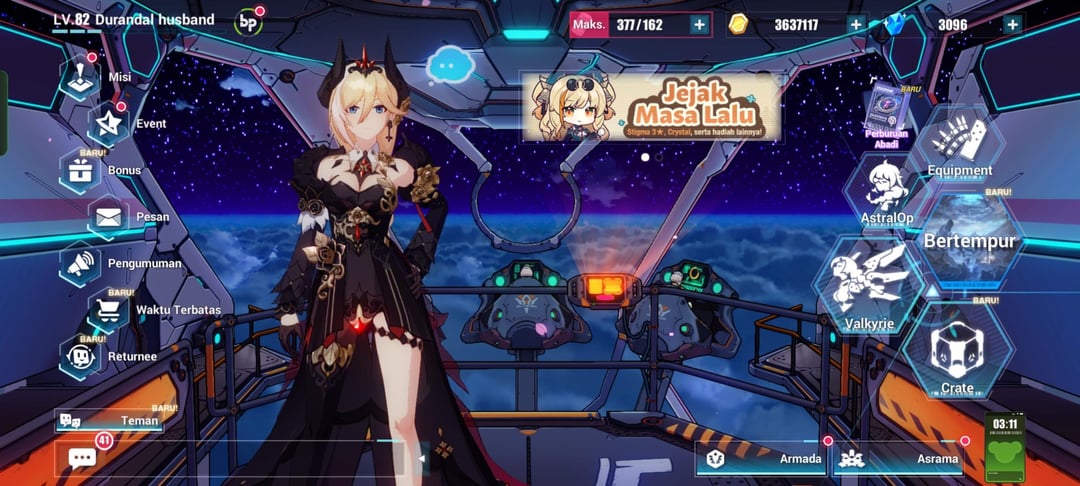The image size is (1080, 486).
Task: Claim rewards in Bonus menu
Action: [82, 170]
